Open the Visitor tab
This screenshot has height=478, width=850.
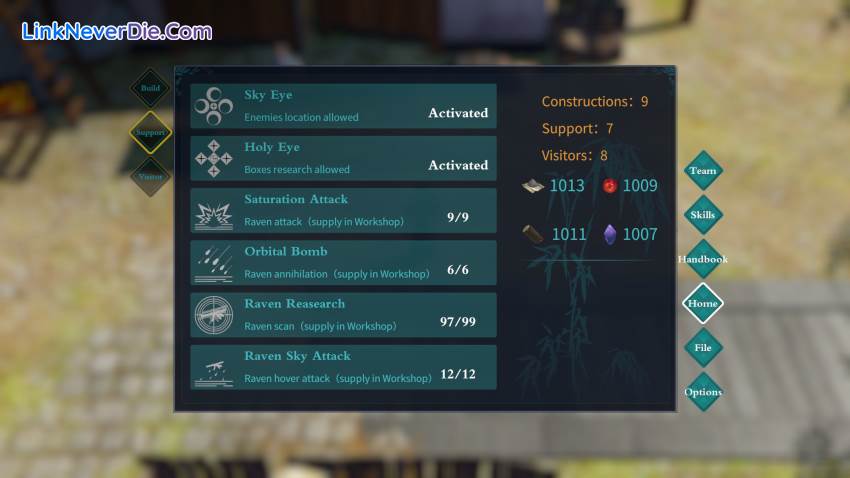[150, 177]
